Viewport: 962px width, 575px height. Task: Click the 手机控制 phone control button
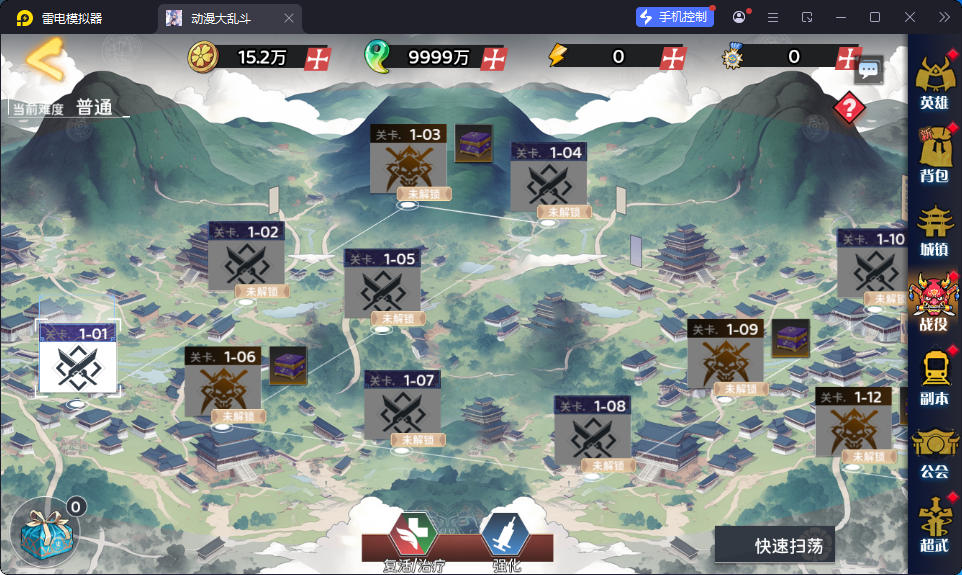(674, 17)
